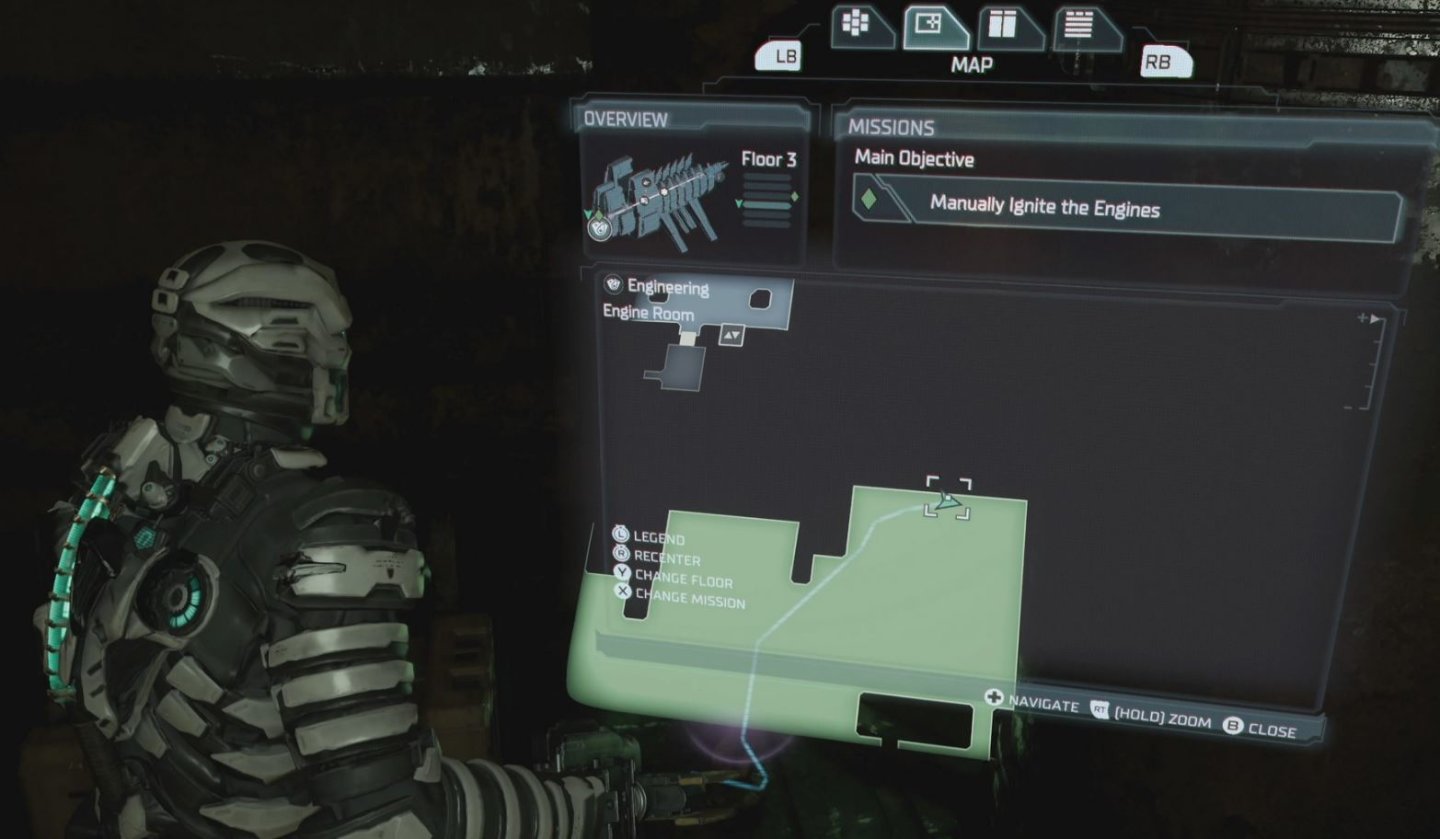Open the Database log icon
The image size is (1440, 839).
(x=1080, y=22)
